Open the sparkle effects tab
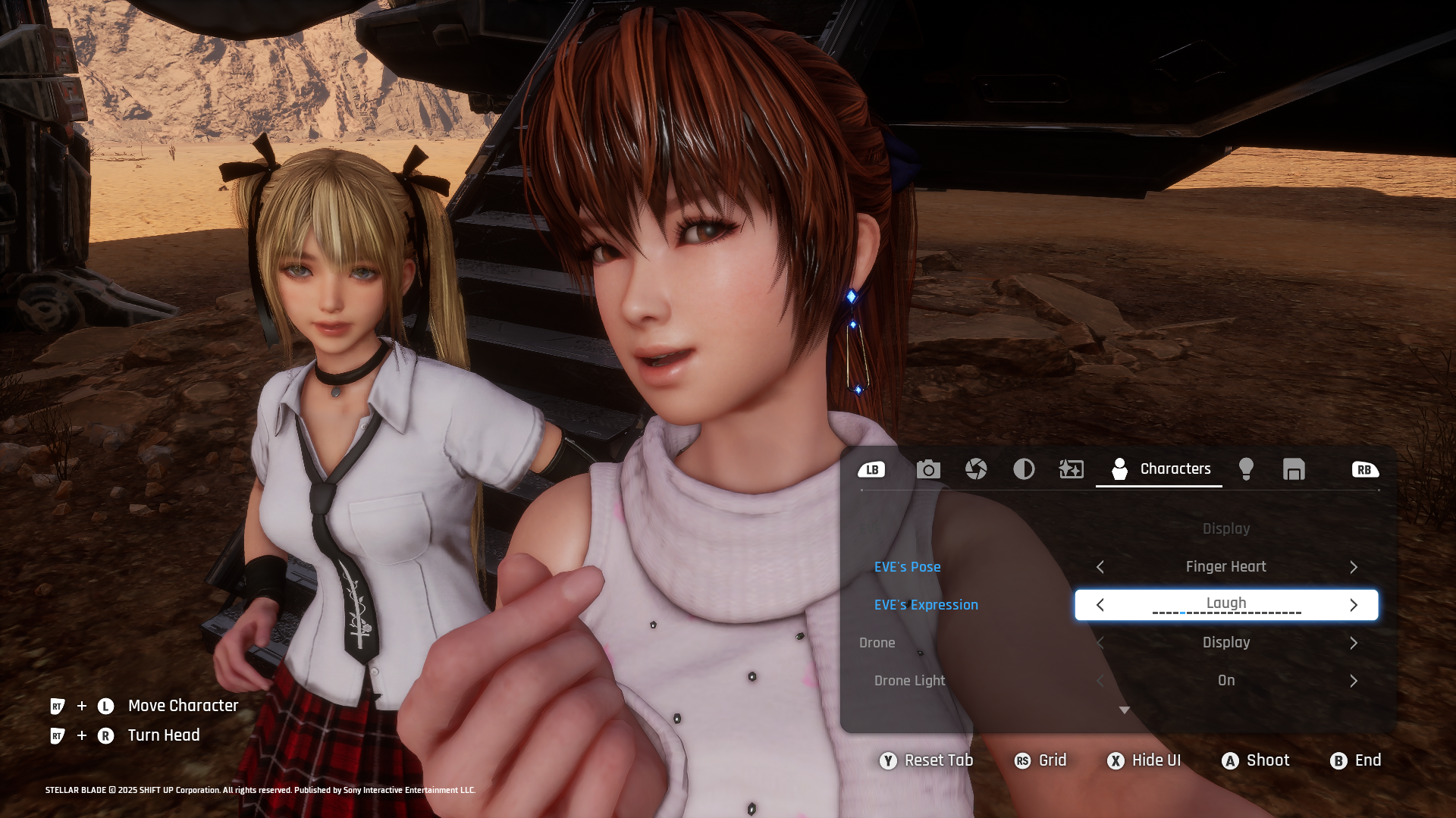 tap(1071, 469)
